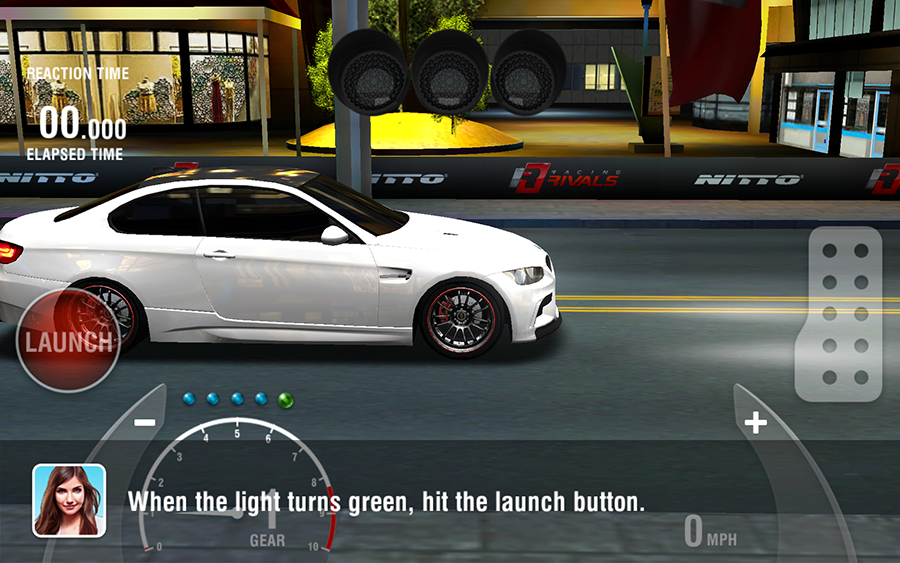Shift up with the plus paddle
900x563 pixels.
coord(755,423)
